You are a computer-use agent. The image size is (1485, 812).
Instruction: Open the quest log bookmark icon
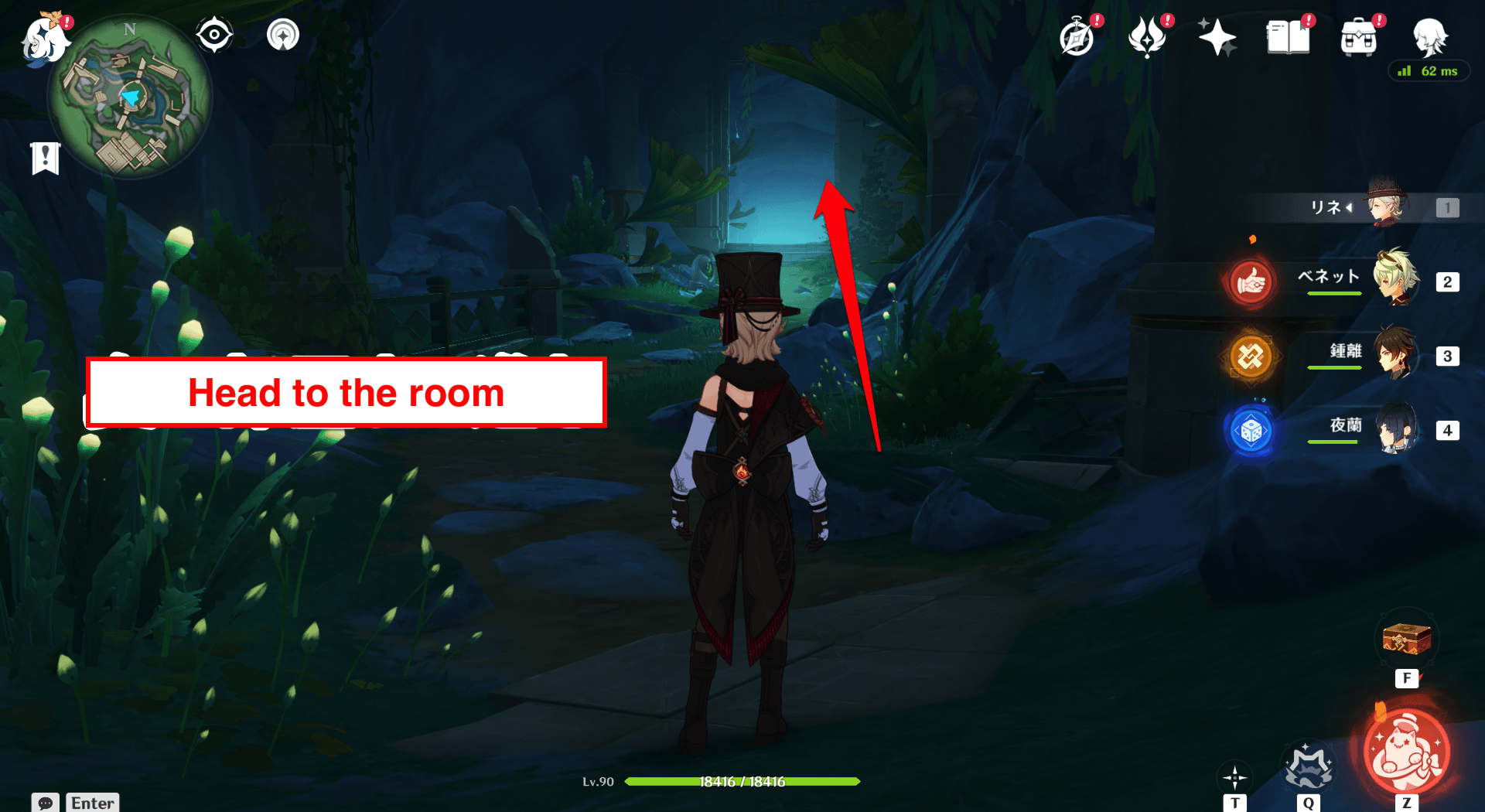coord(46,159)
